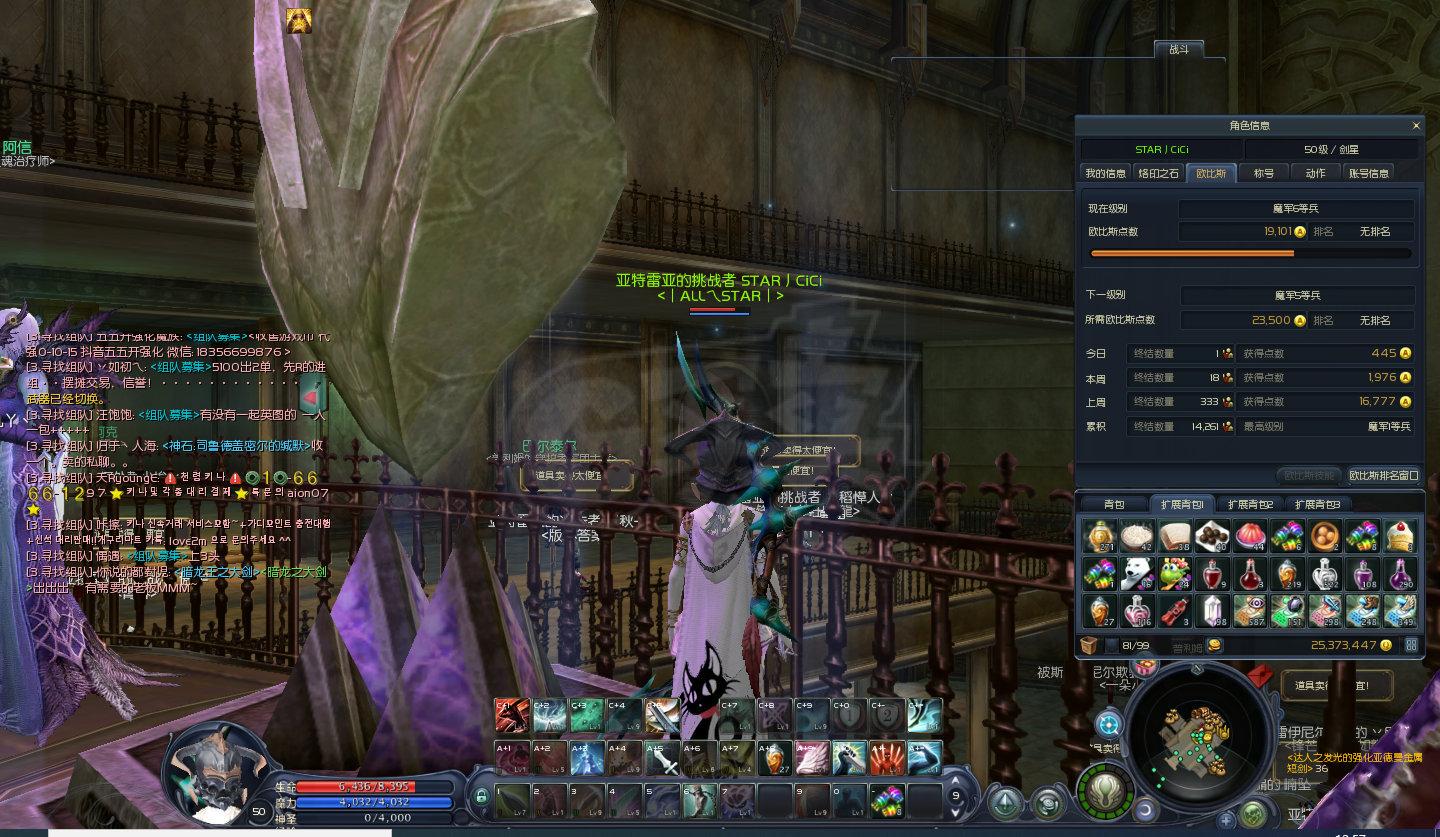
Task: Choose the bowl of rice item
Action: (x=1137, y=536)
